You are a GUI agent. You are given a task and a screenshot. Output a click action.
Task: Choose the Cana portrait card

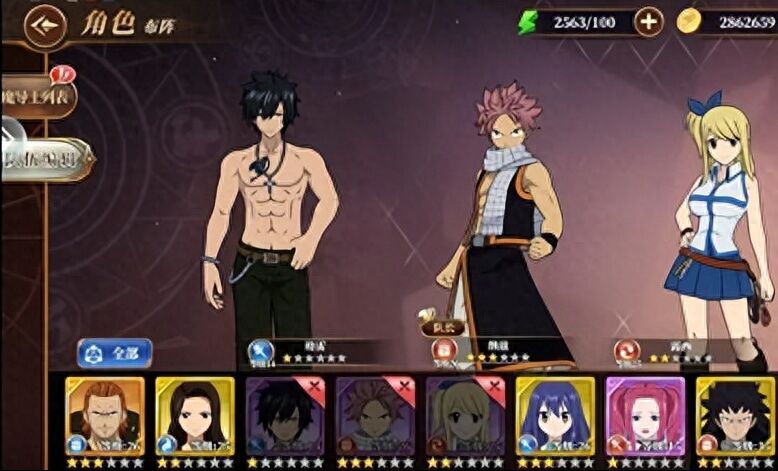[x=194, y=415]
